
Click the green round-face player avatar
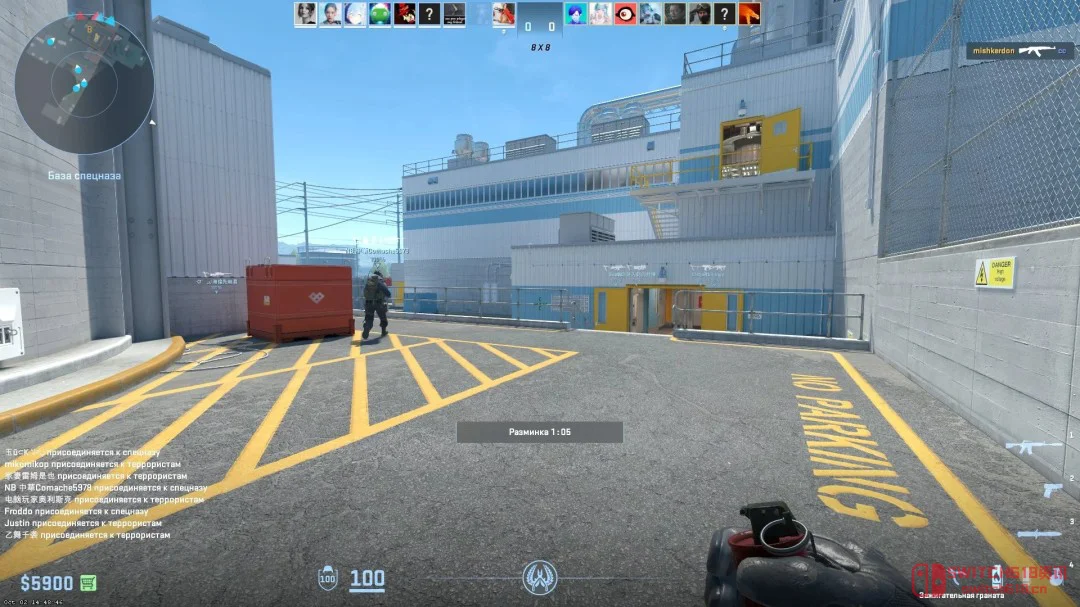380,14
